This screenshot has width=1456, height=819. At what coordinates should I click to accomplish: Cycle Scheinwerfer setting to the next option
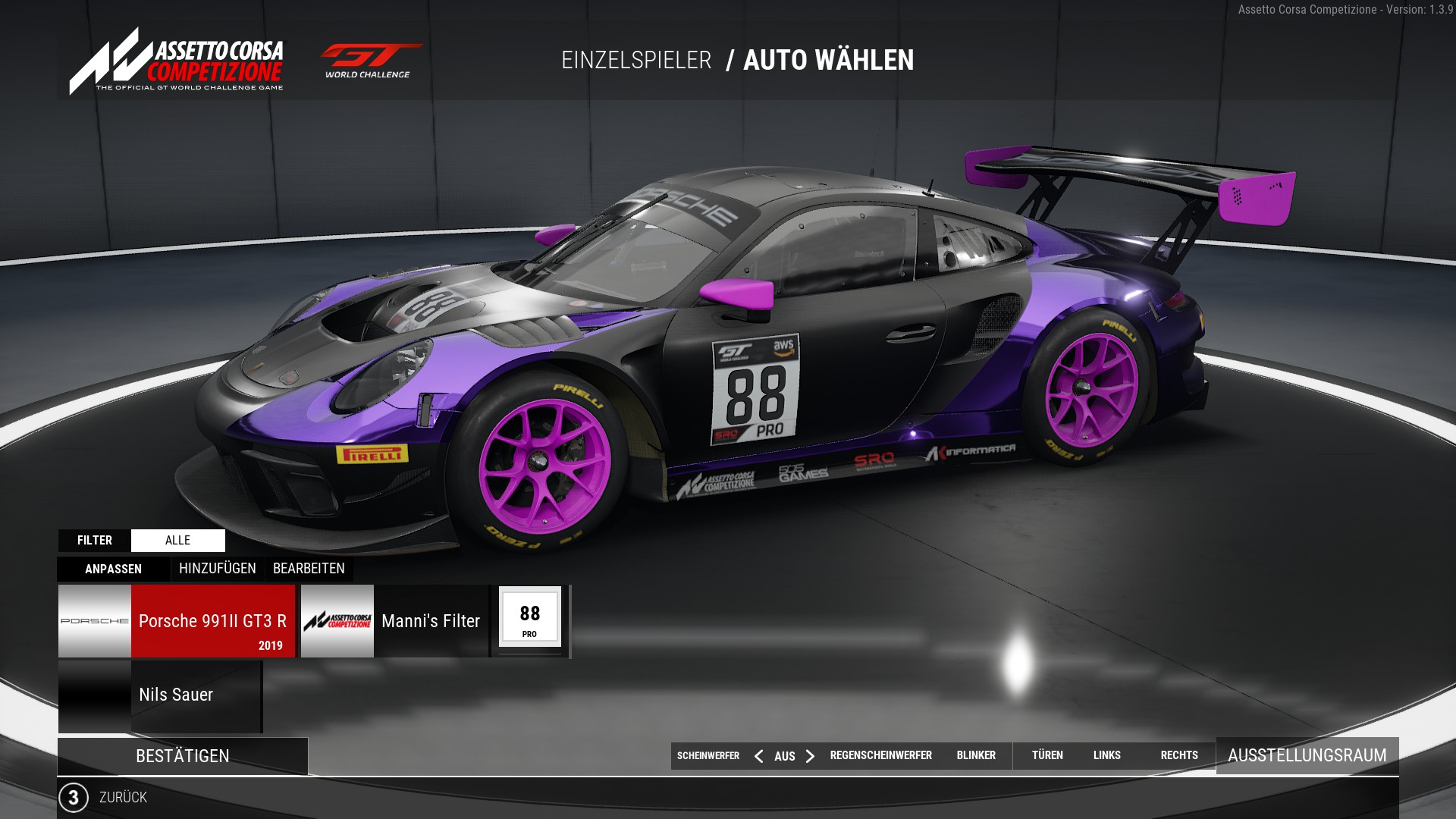click(x=811, y=756)
